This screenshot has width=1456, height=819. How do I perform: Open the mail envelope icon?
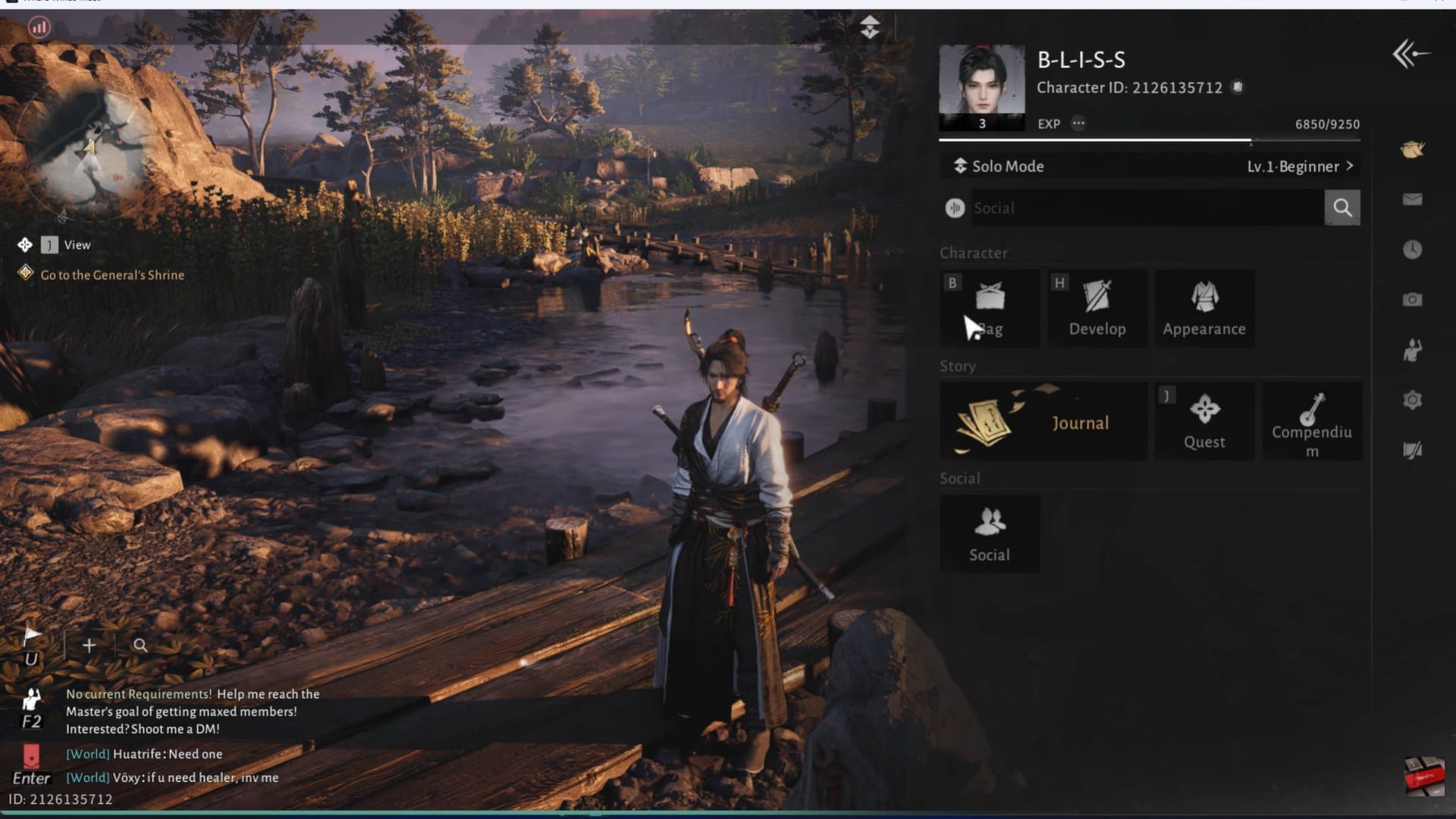[1412, 199]
